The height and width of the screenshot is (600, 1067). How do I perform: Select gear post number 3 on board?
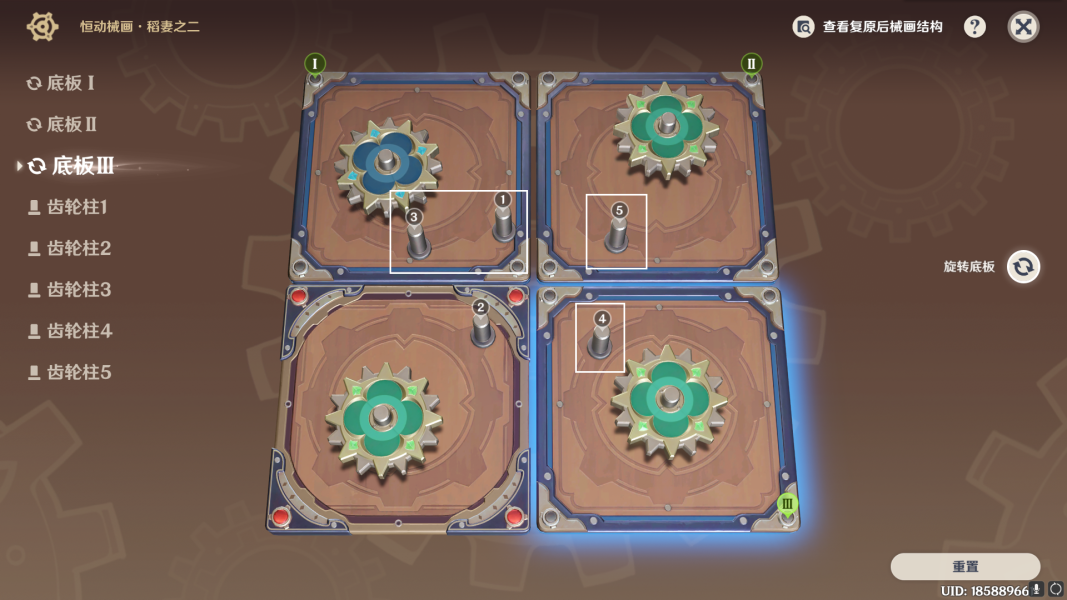tap(416, 236)
